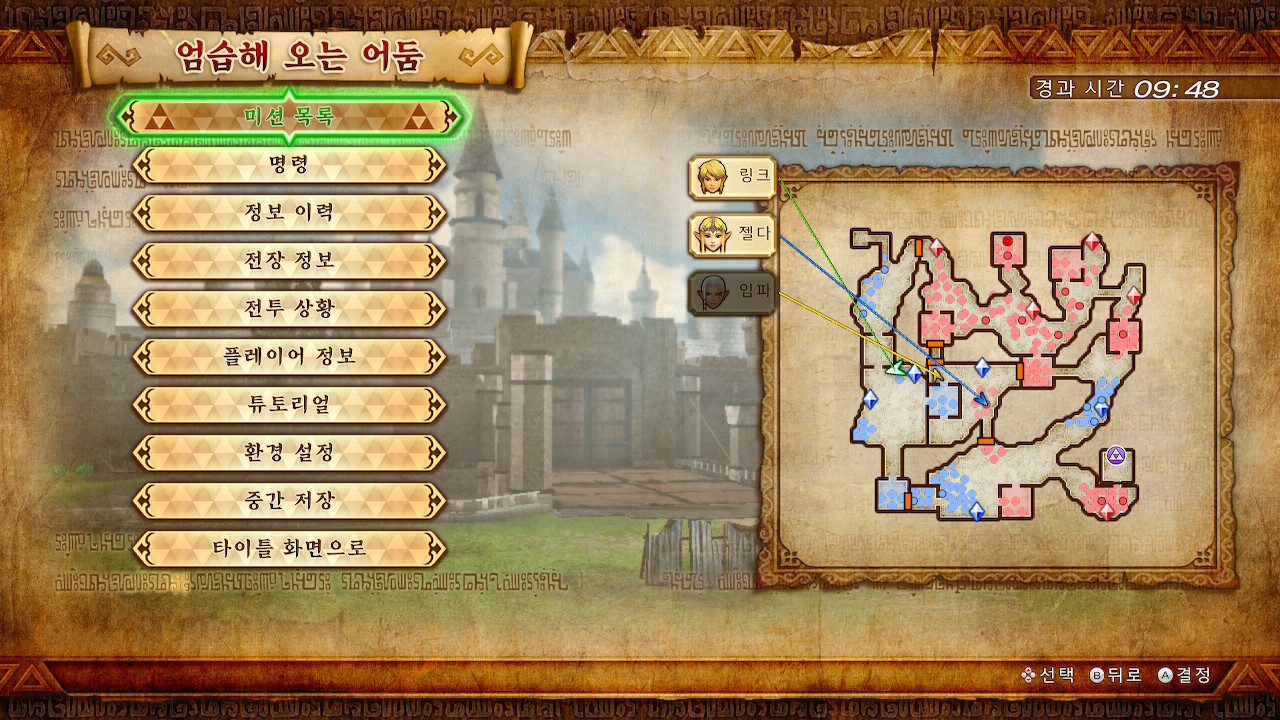Select the 임파 character label
Image resolution: width=1280 pixels, height=720 pixels.
[x=733, y=293]
